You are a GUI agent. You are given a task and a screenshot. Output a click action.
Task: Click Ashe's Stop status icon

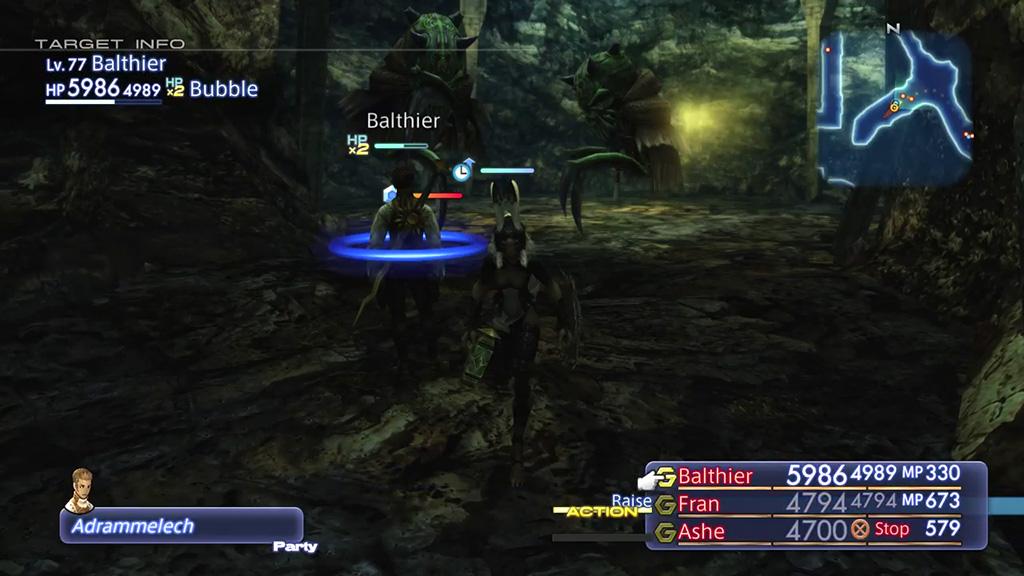click(x=858, y=530)
